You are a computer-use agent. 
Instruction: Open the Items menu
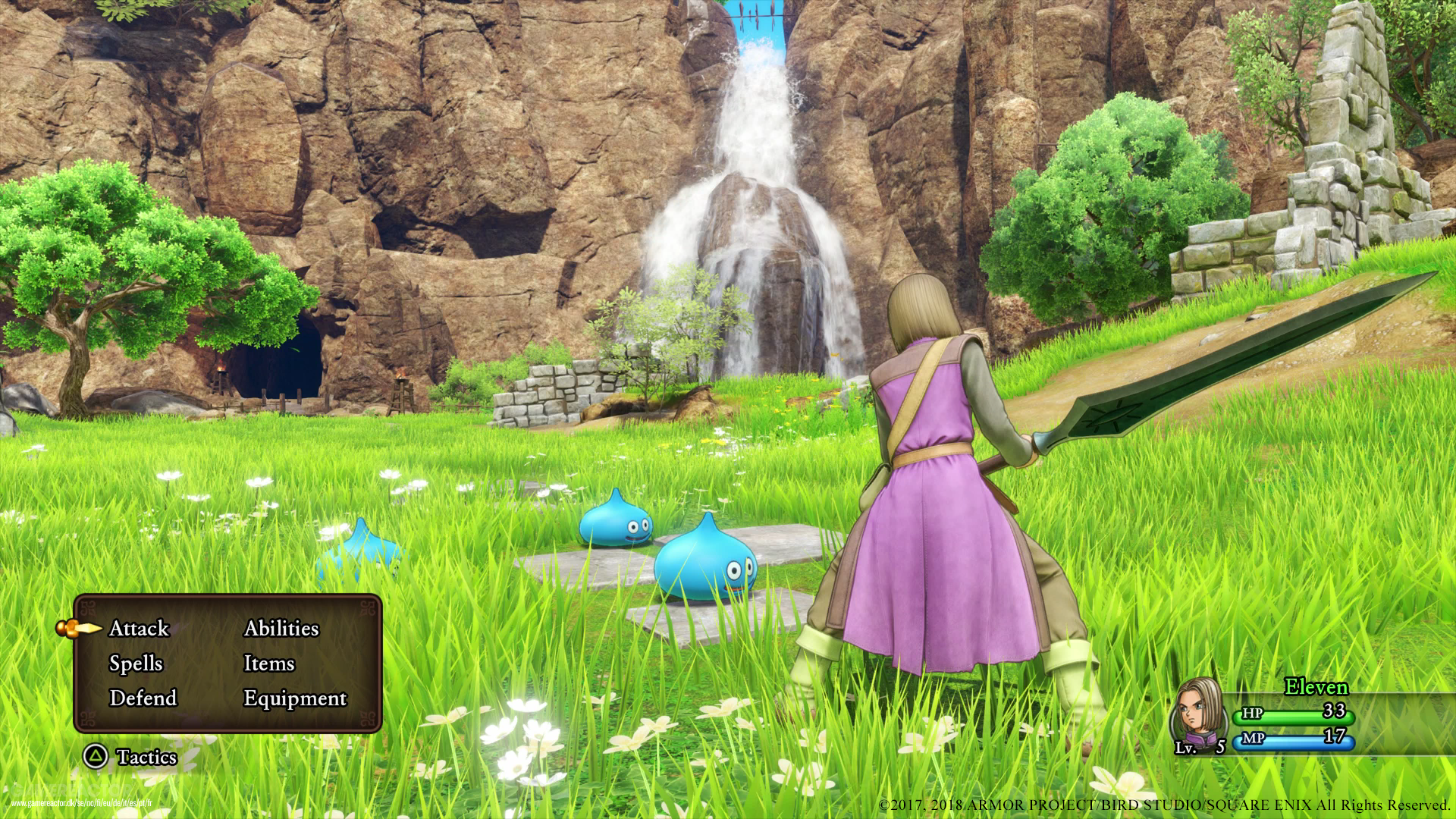(x=268, y=664)
